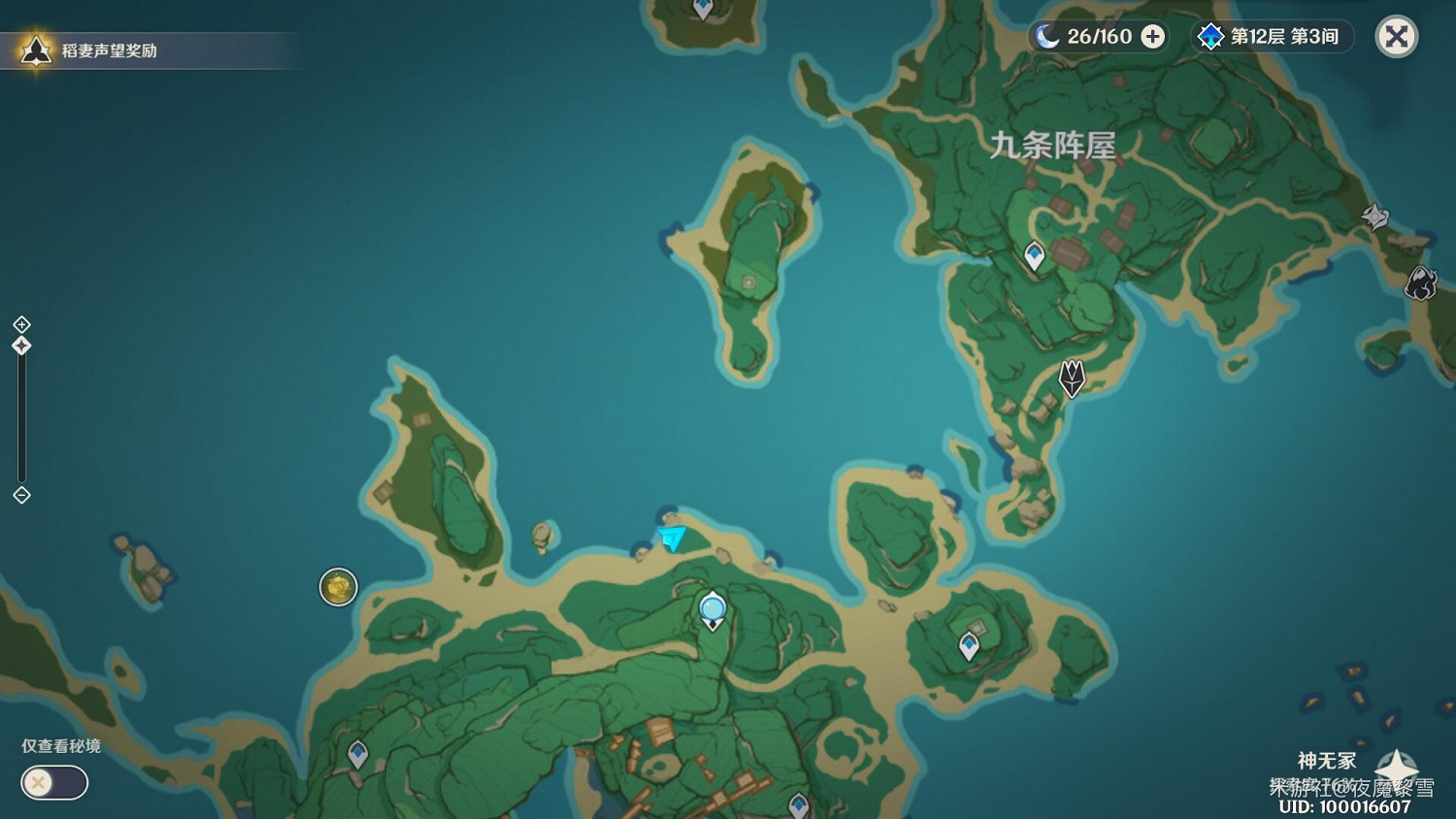The image size is (1456, 819).
Task: Open the Shrine of Depths icon on right edge
Action: [x=1374, y=215]
